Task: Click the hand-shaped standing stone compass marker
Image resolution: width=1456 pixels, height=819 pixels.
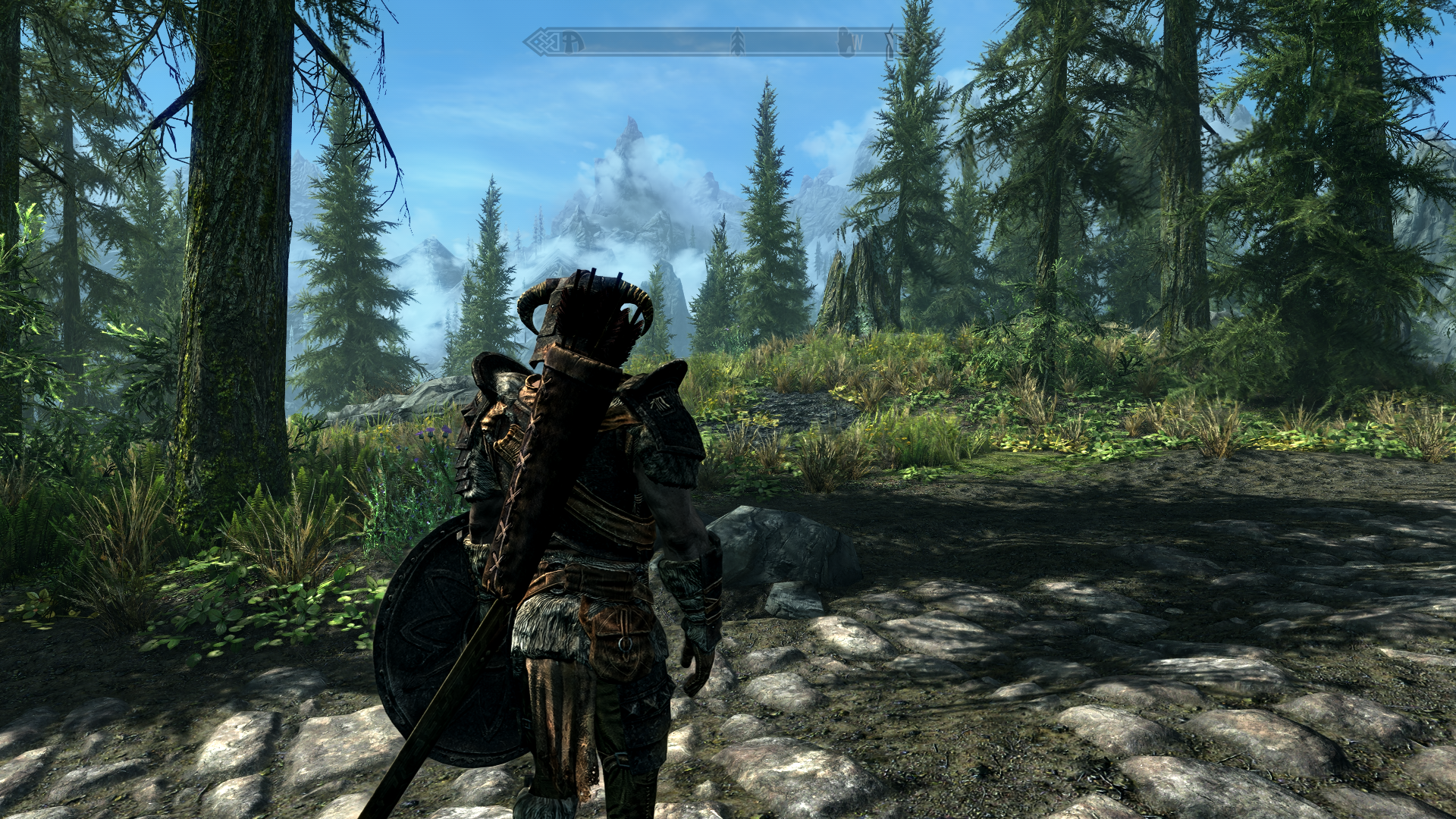Action: [x=844, y=42]
